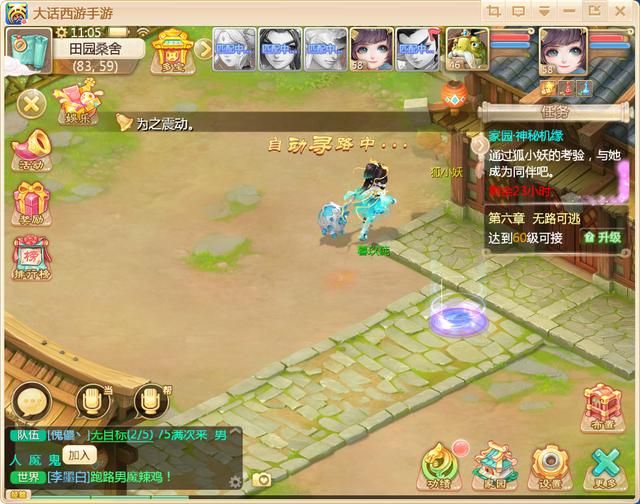The width and height of the screenshot is (640, 504).
Task: Click the screenshot camera icon
Action: pyautogui.click(x=263, y=480)
